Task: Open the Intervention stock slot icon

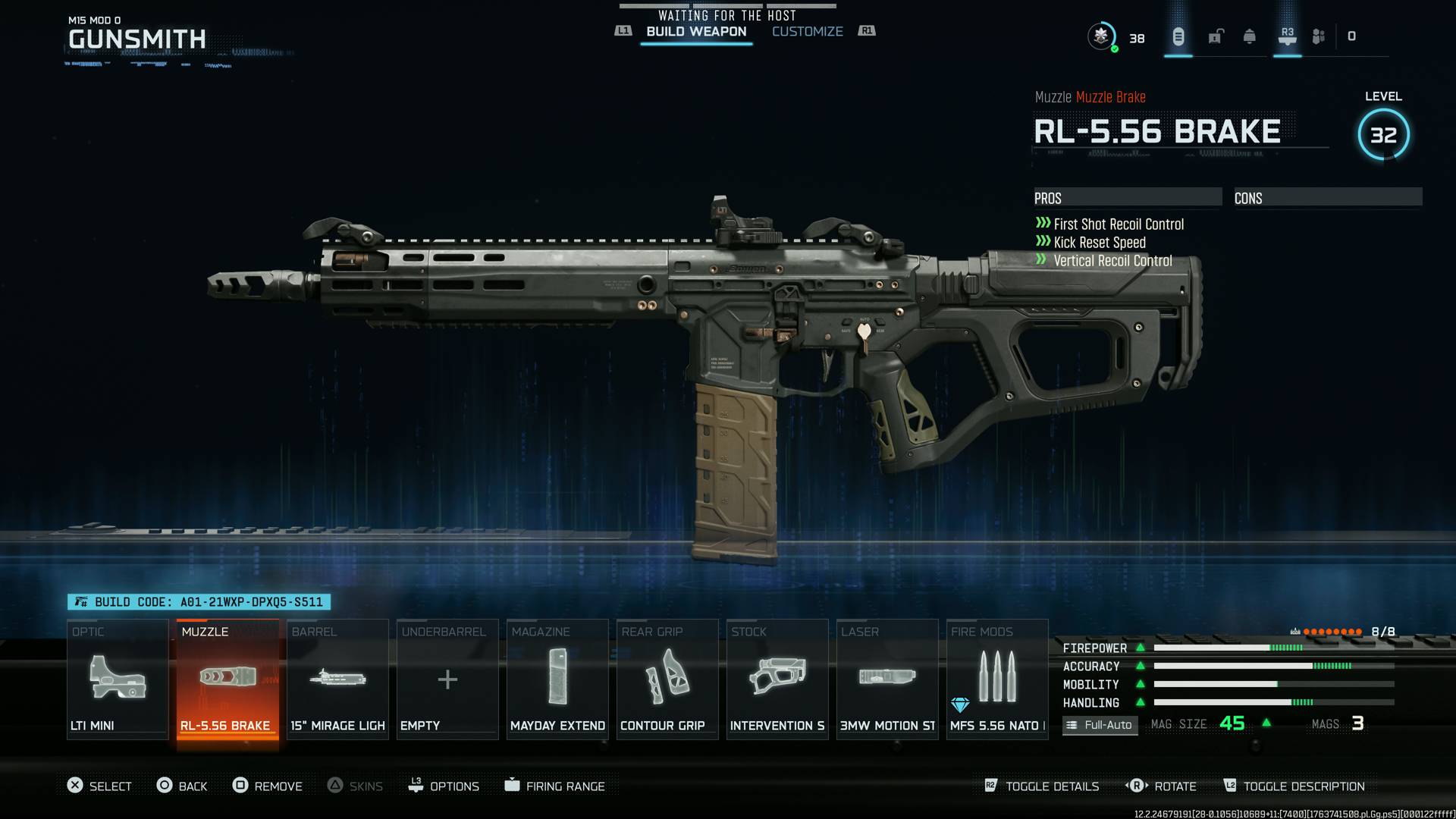Action: click(x=777, y=679)
